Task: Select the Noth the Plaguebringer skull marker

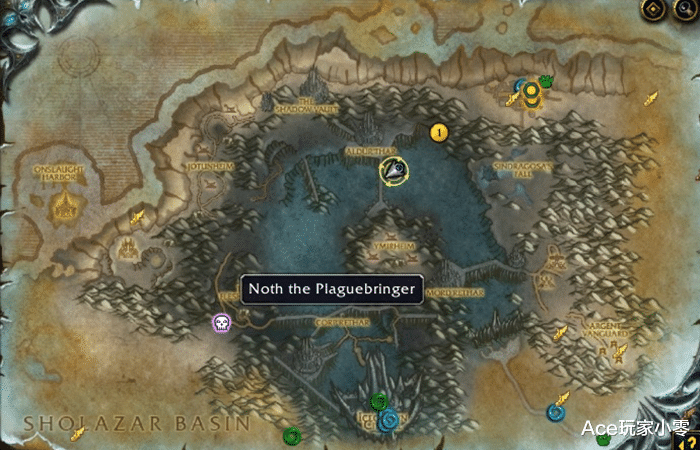Action: (221, 322)
